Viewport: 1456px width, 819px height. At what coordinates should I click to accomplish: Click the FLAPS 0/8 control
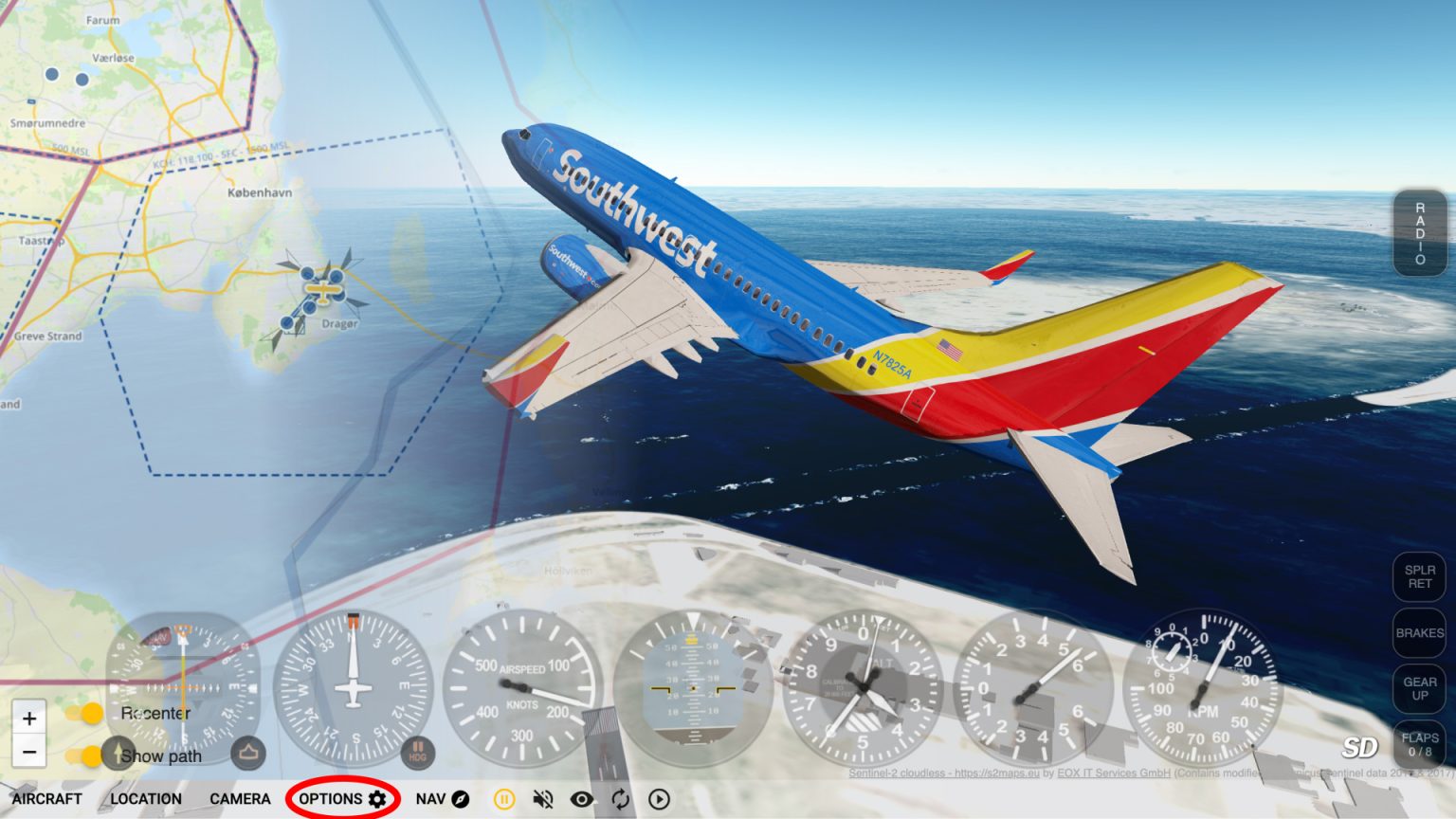point(1419,742)
